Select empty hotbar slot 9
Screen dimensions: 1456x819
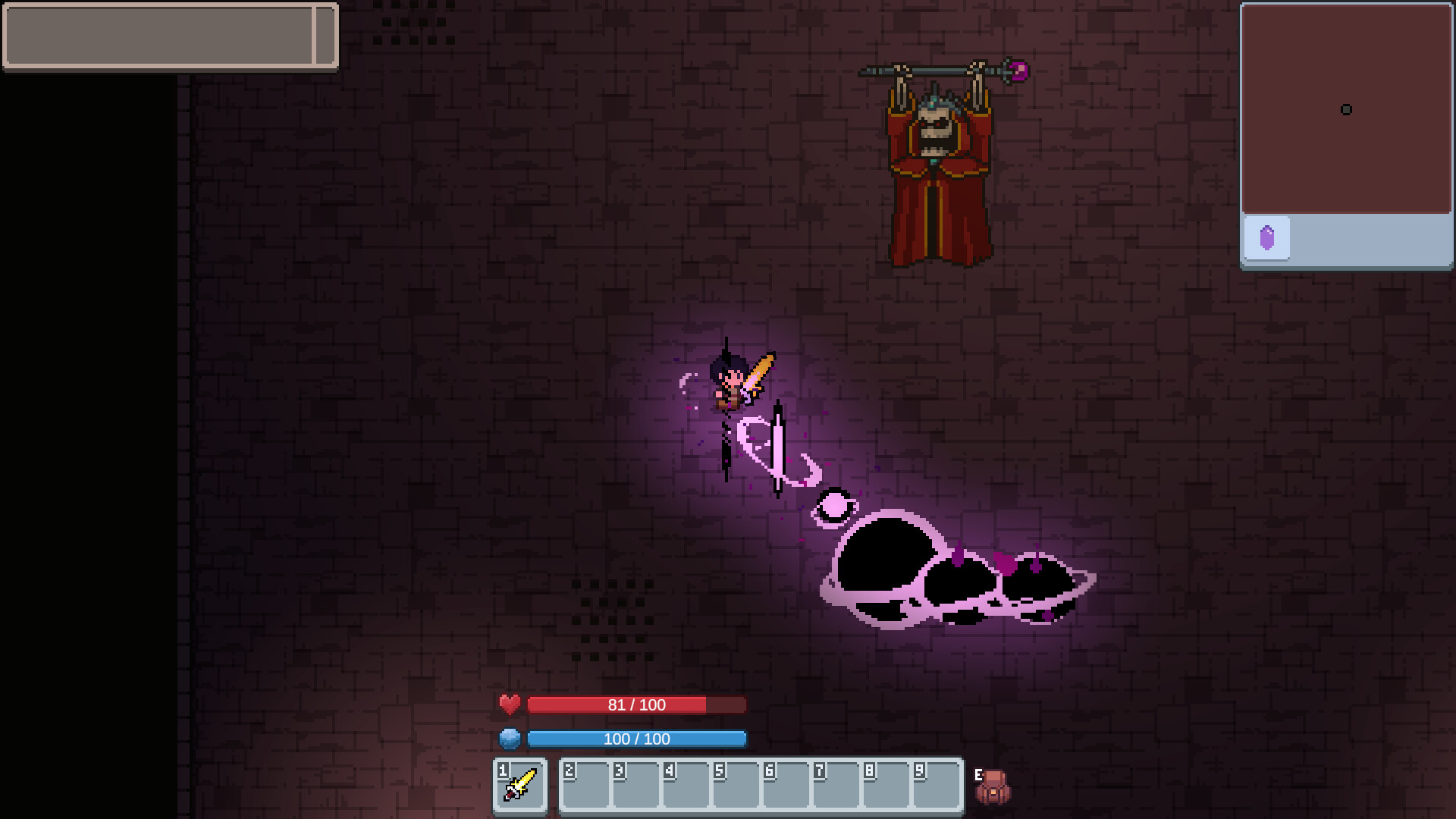coord(934,786)
